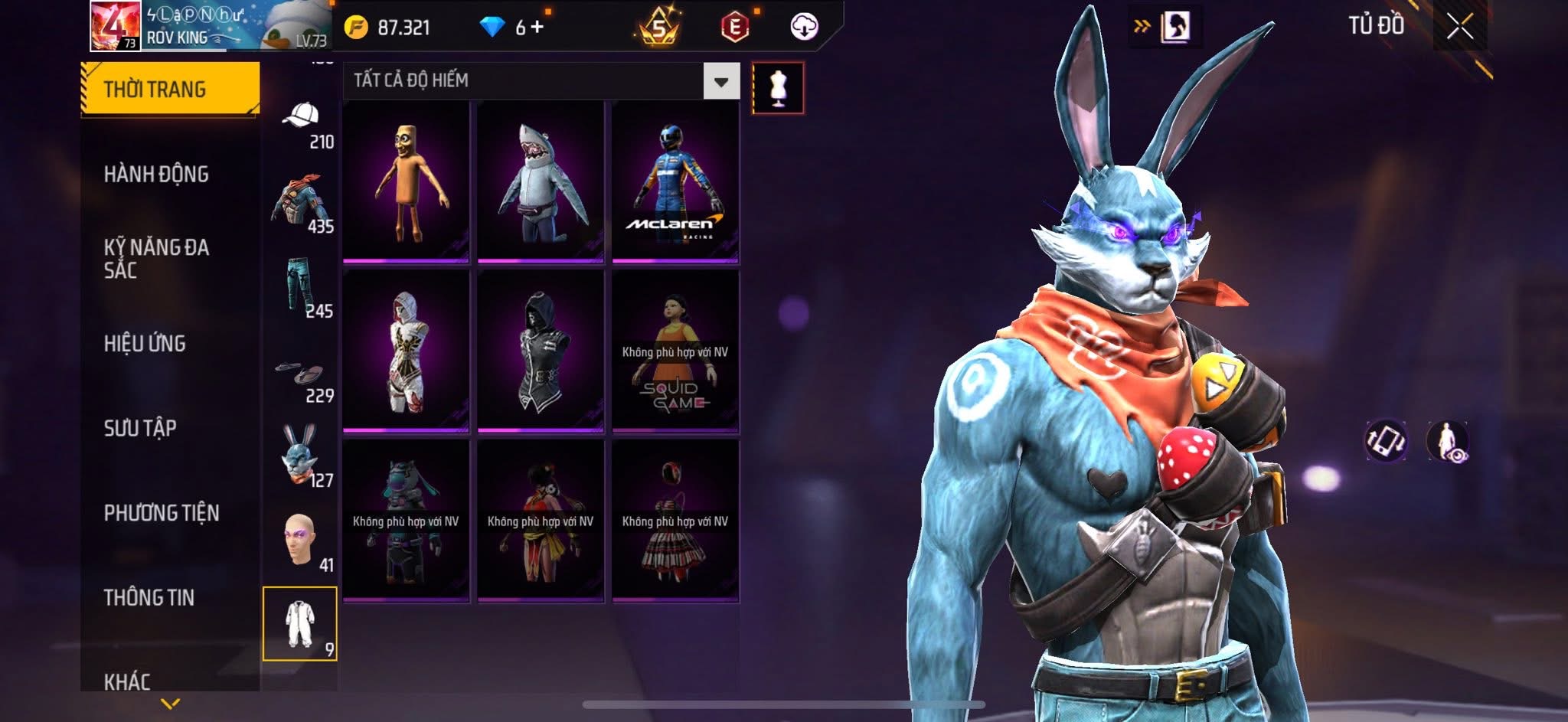This screenshot has height=722, width=1568.
Task: Toggle the character rotate view icon
Action: tap(1386, 441)
